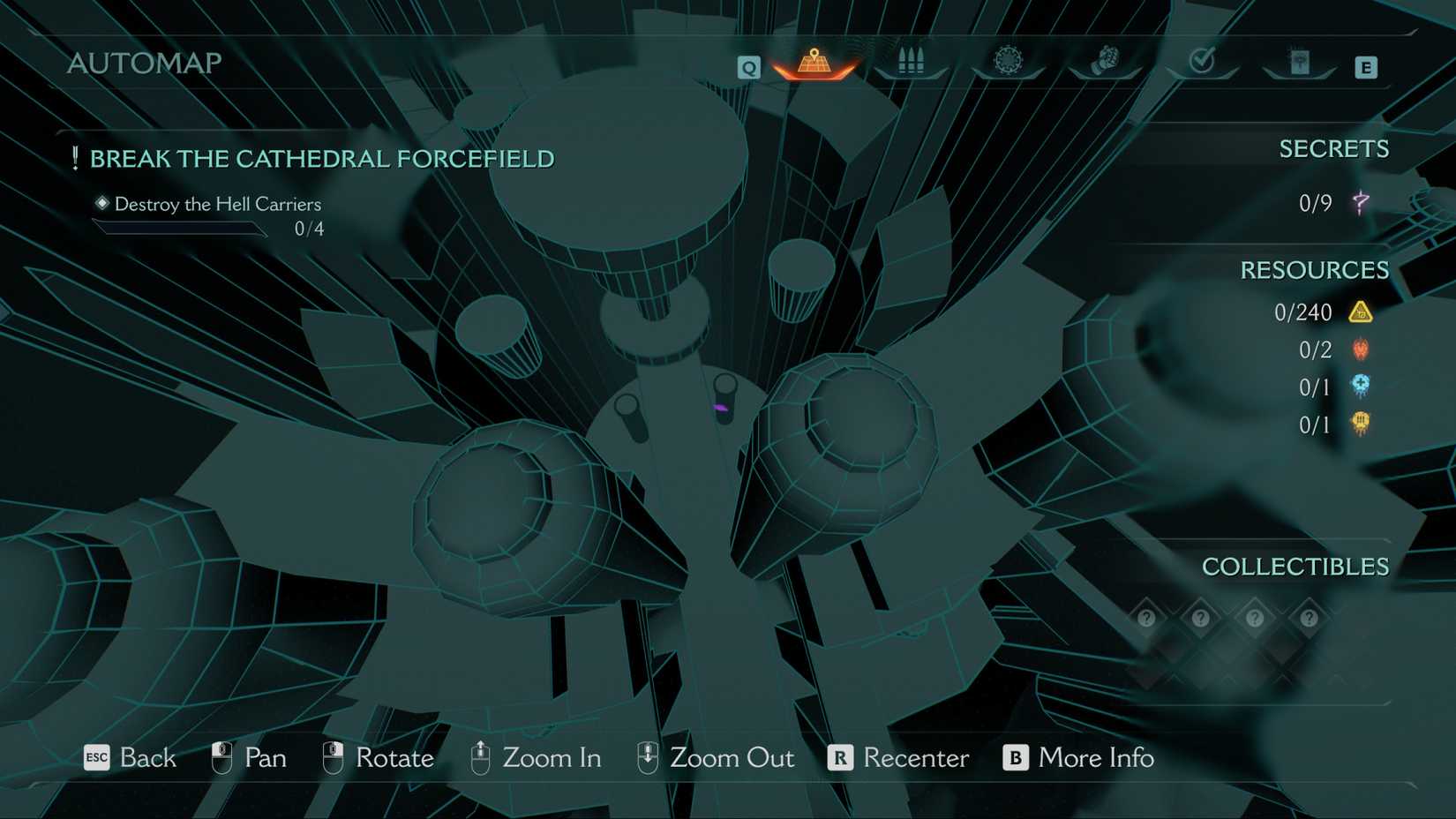Viewport: 1456px width, 819px height.
Task: Select the orange demonic resource icon
Action: tap(1360, 349)
